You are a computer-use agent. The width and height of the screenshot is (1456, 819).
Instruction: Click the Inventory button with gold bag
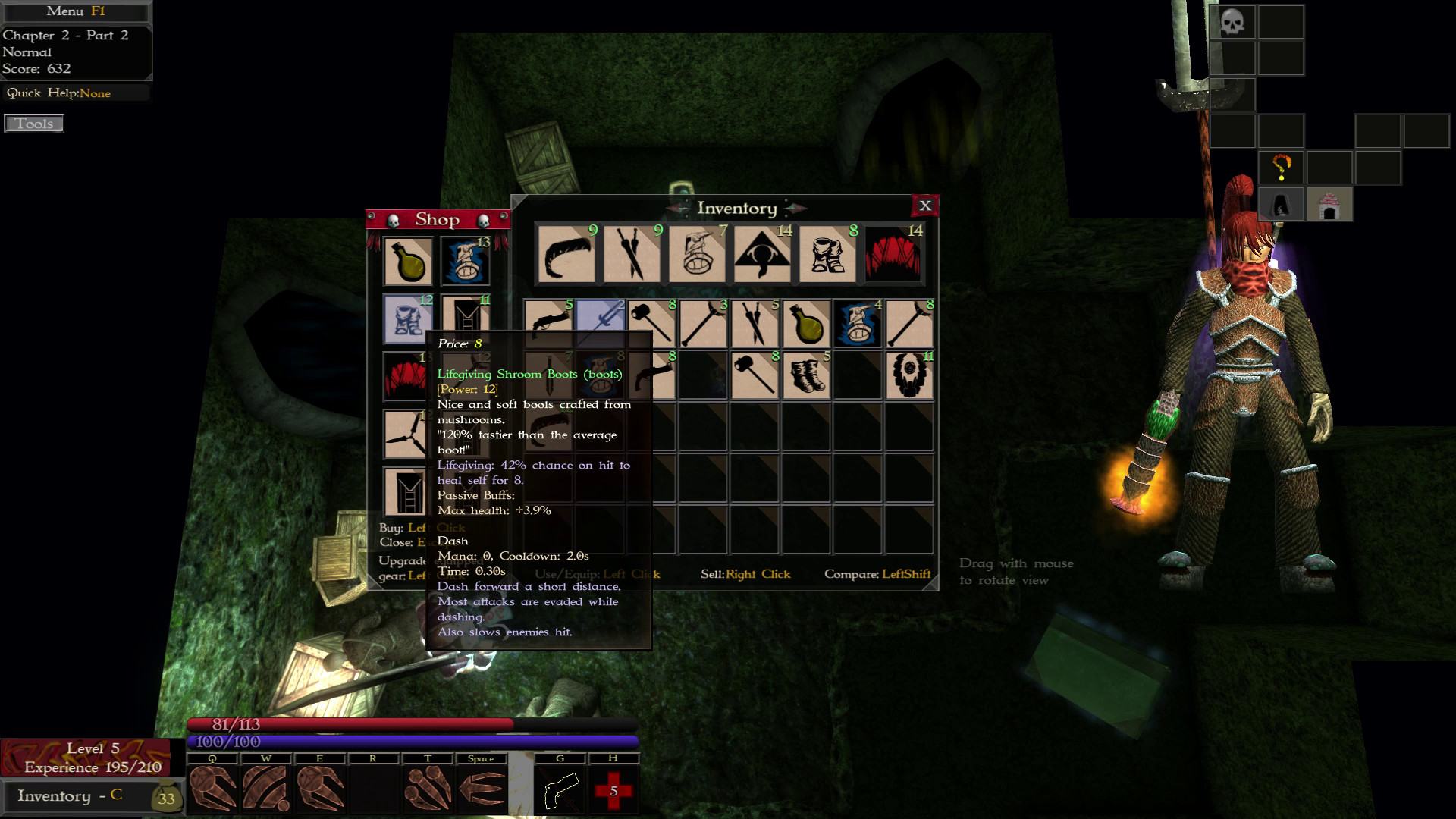(92, 796)
